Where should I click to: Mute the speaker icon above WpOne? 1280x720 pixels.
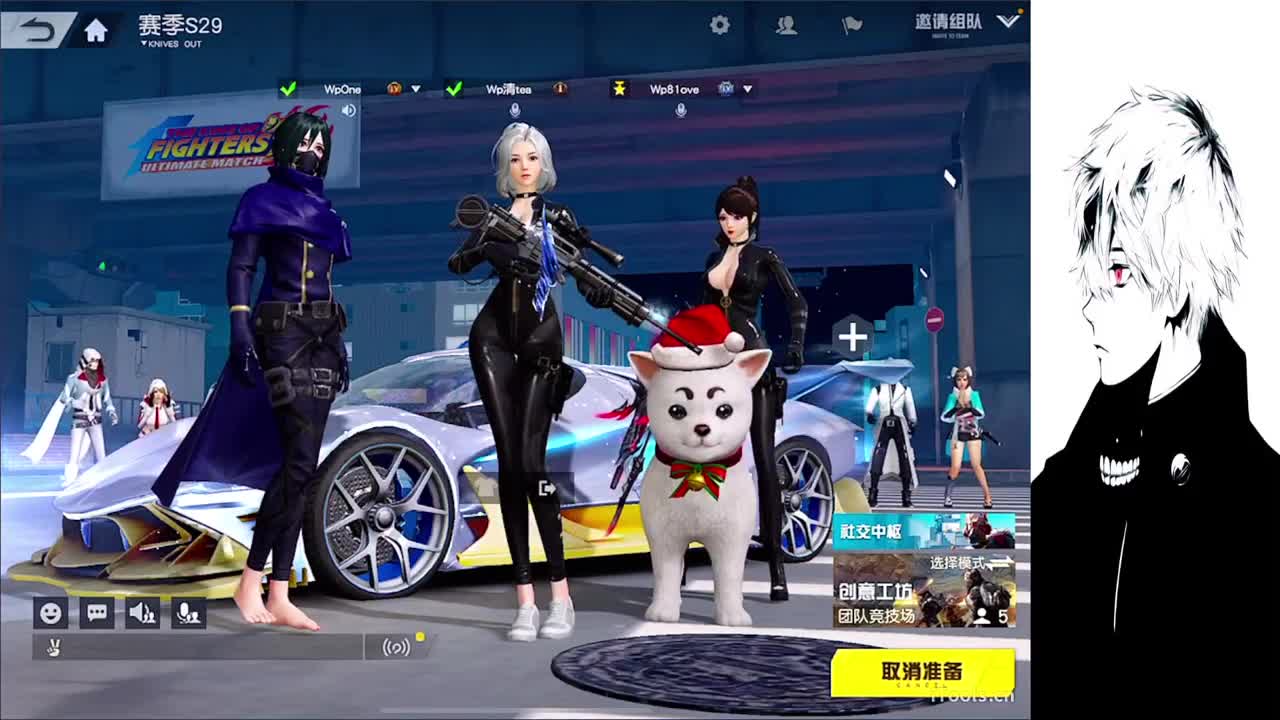(x=347, y=109)
